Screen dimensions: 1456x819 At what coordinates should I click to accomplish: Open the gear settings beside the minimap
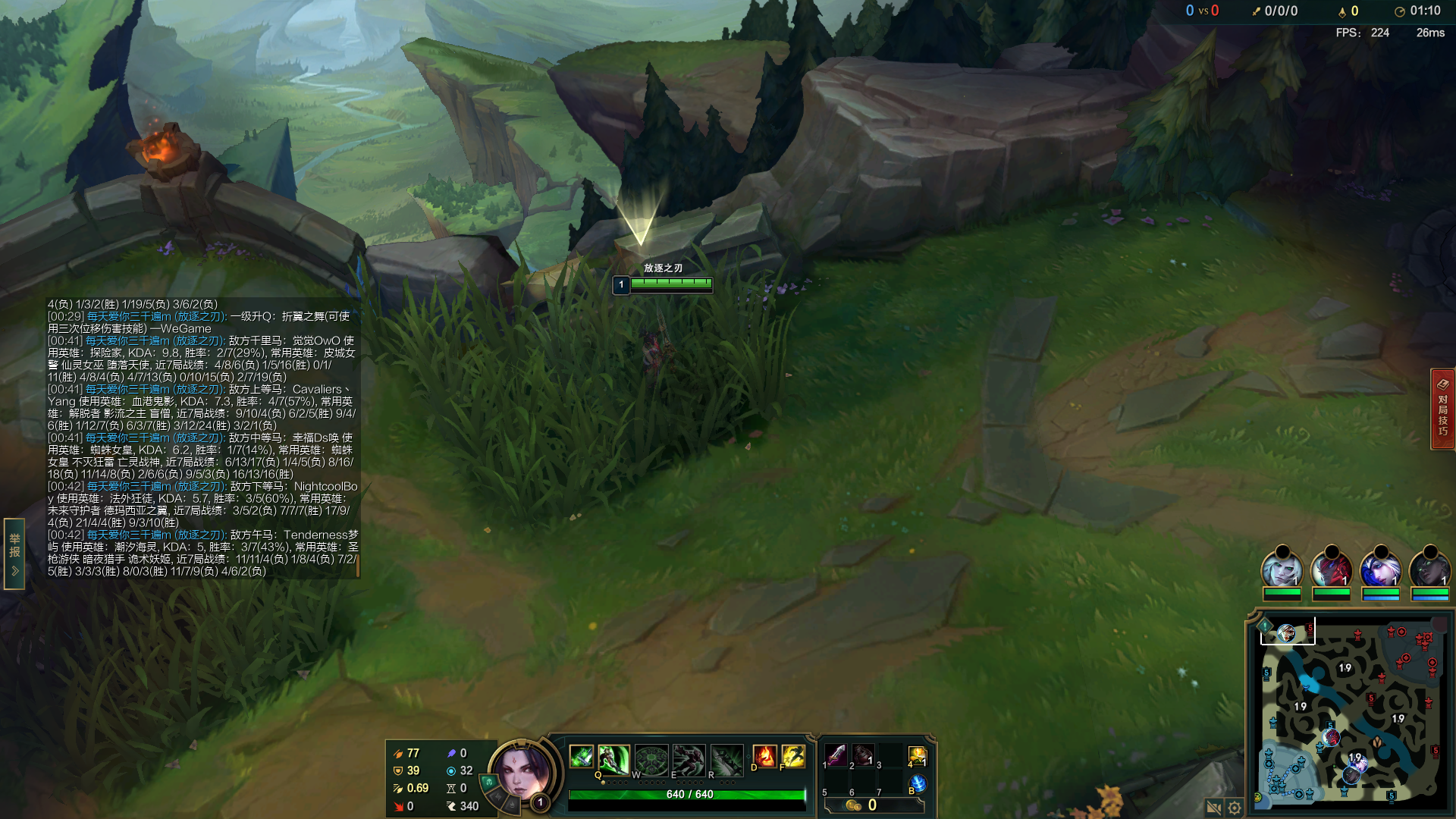(x=1235, y=808)
